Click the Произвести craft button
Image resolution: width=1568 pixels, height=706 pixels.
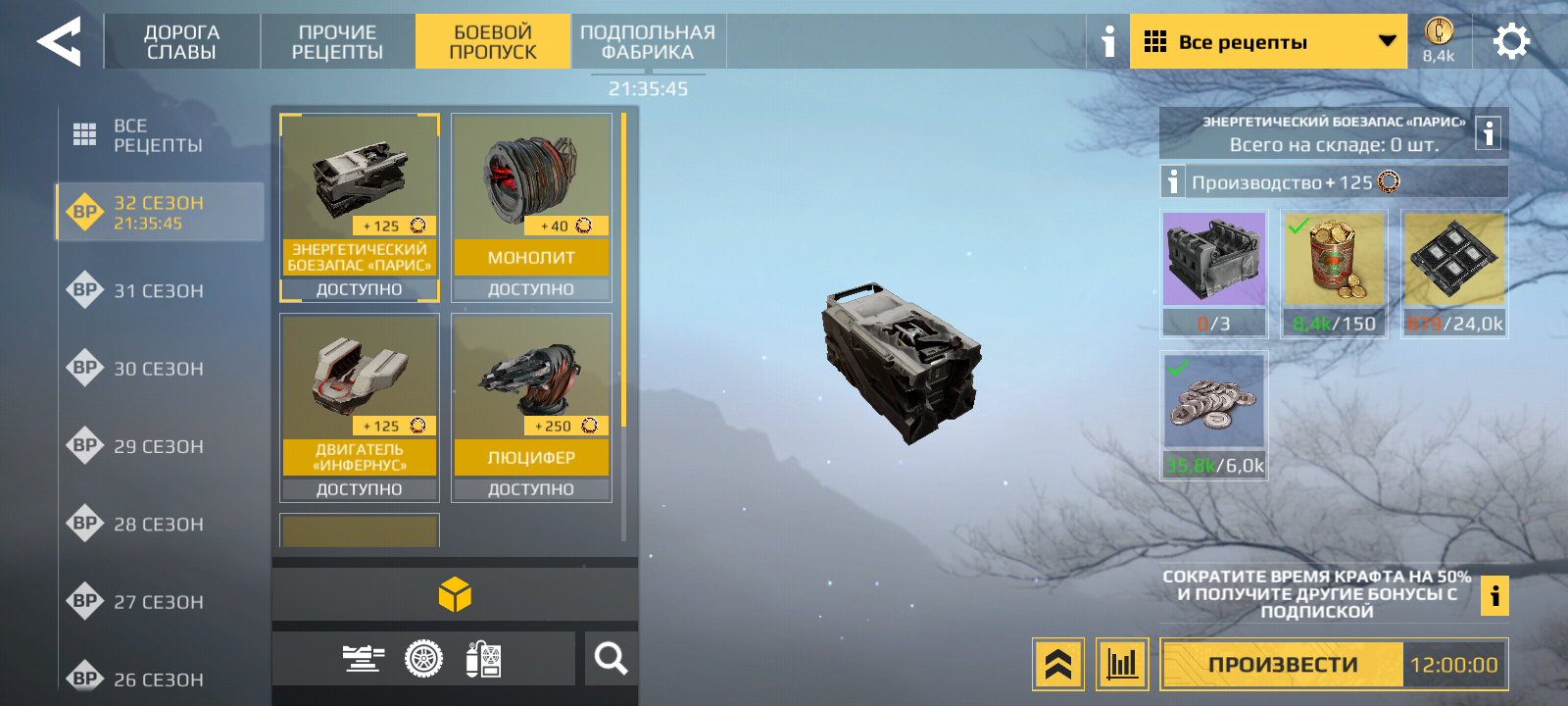[x=1282, y=665]
